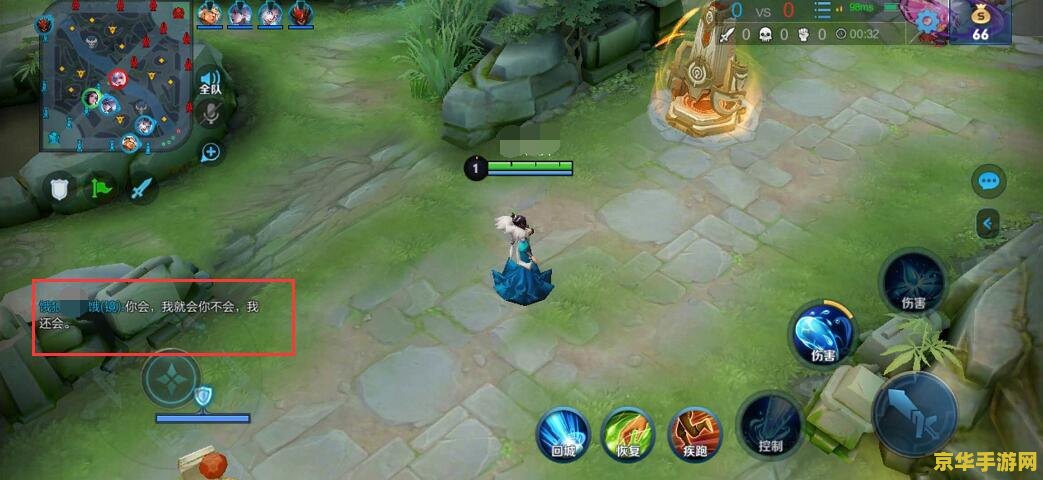Viewport: 1043px width, 480px height.
Task: Send the green flag gather signal
Action: 102,187
